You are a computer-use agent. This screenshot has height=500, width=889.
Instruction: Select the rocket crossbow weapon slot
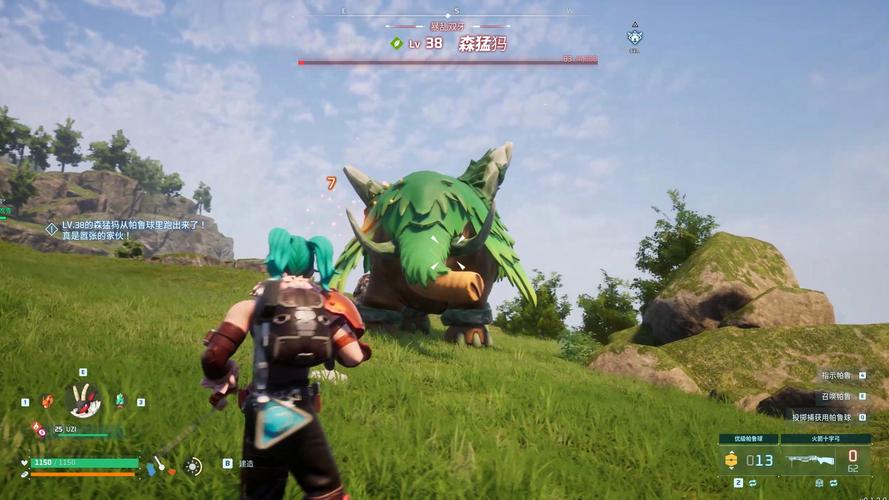(x=810, y=460)
